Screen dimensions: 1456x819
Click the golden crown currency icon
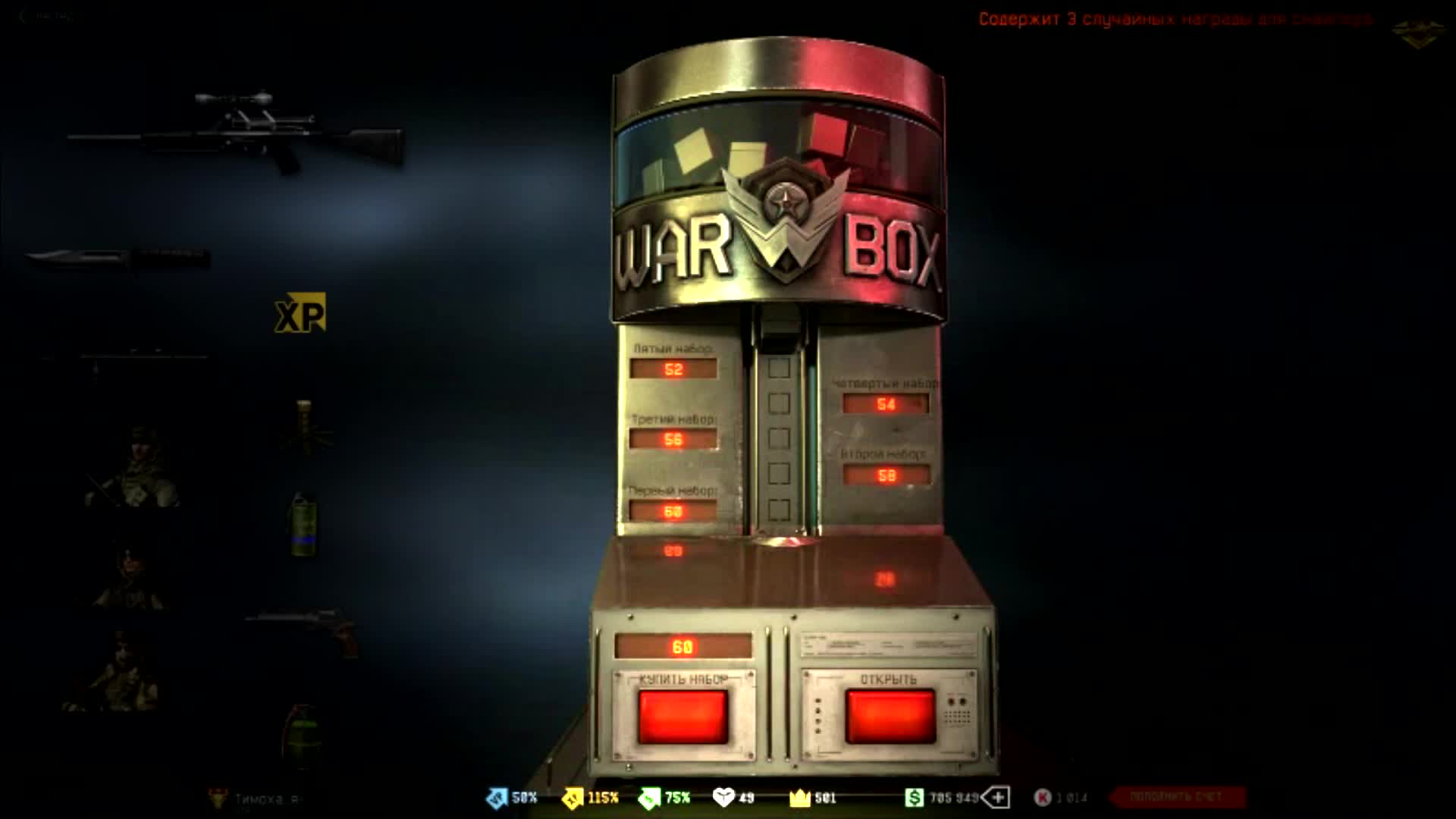(799, 797)
